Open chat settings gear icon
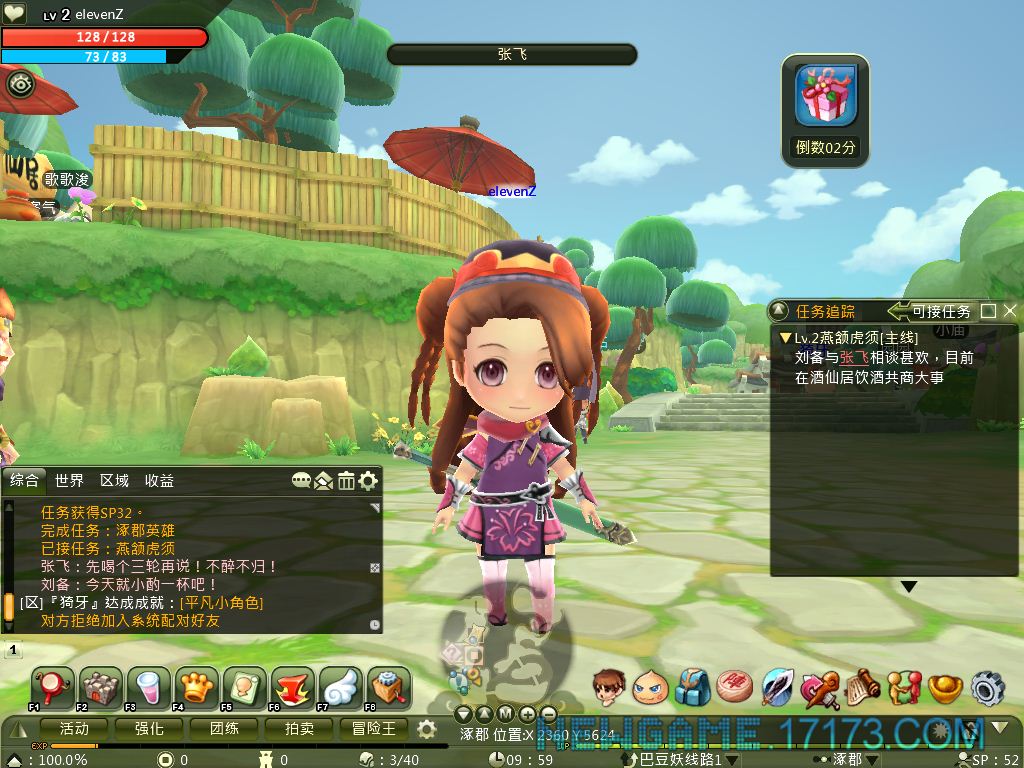Viewport: 1024px width, 768px height. point(368,481)
